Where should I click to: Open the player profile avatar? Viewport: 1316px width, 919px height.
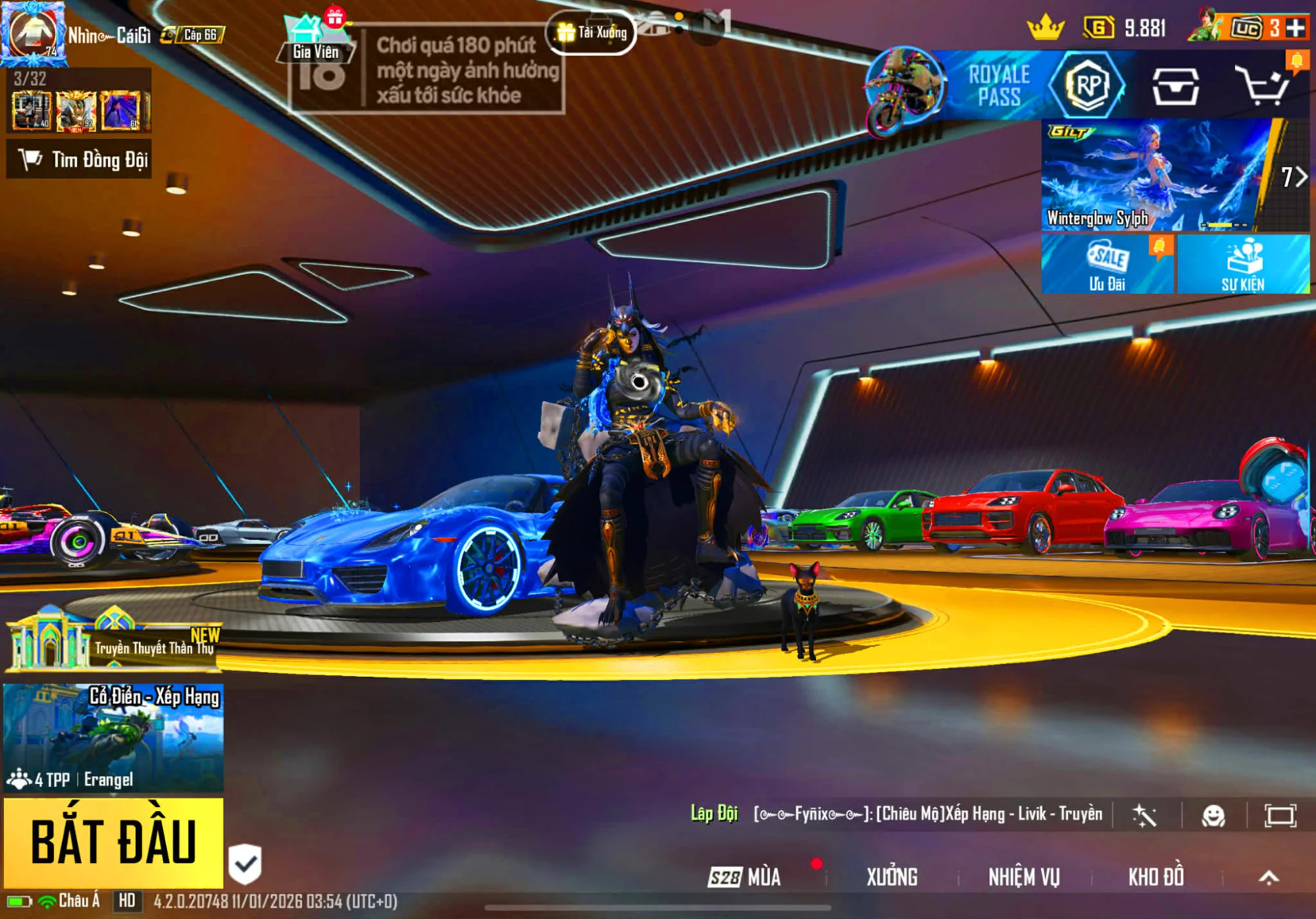33,33
